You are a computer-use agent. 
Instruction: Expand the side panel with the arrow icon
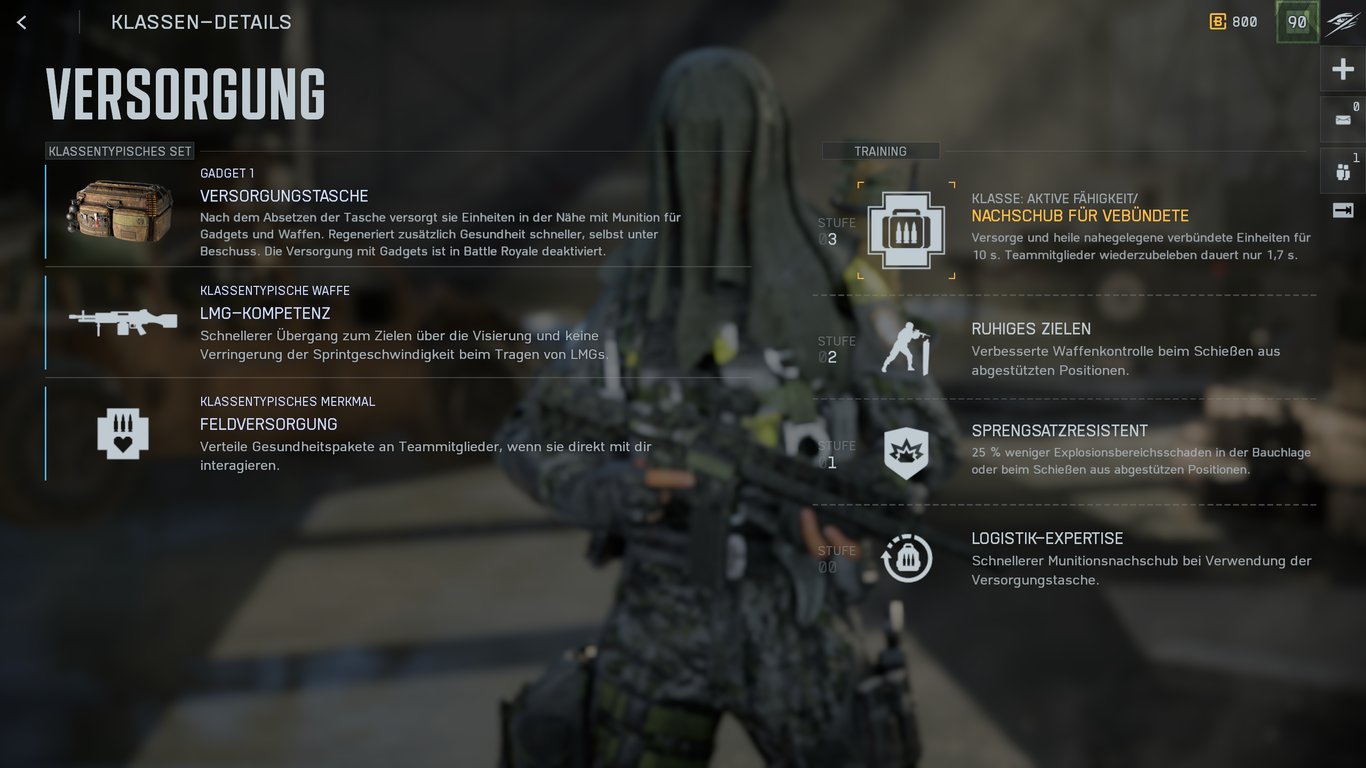point(1342,210)
